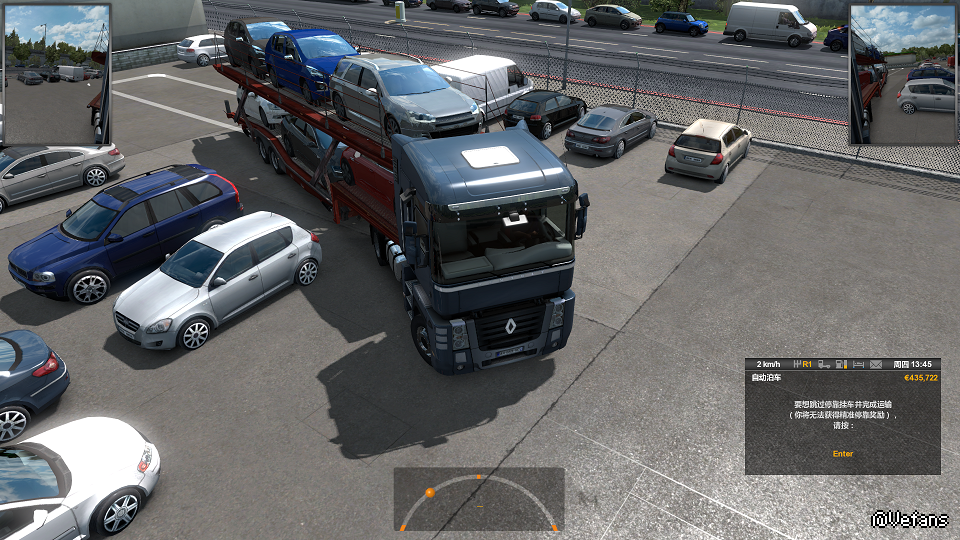
Task: Open the envelope mail icon
Action: [x=876, y=364]
